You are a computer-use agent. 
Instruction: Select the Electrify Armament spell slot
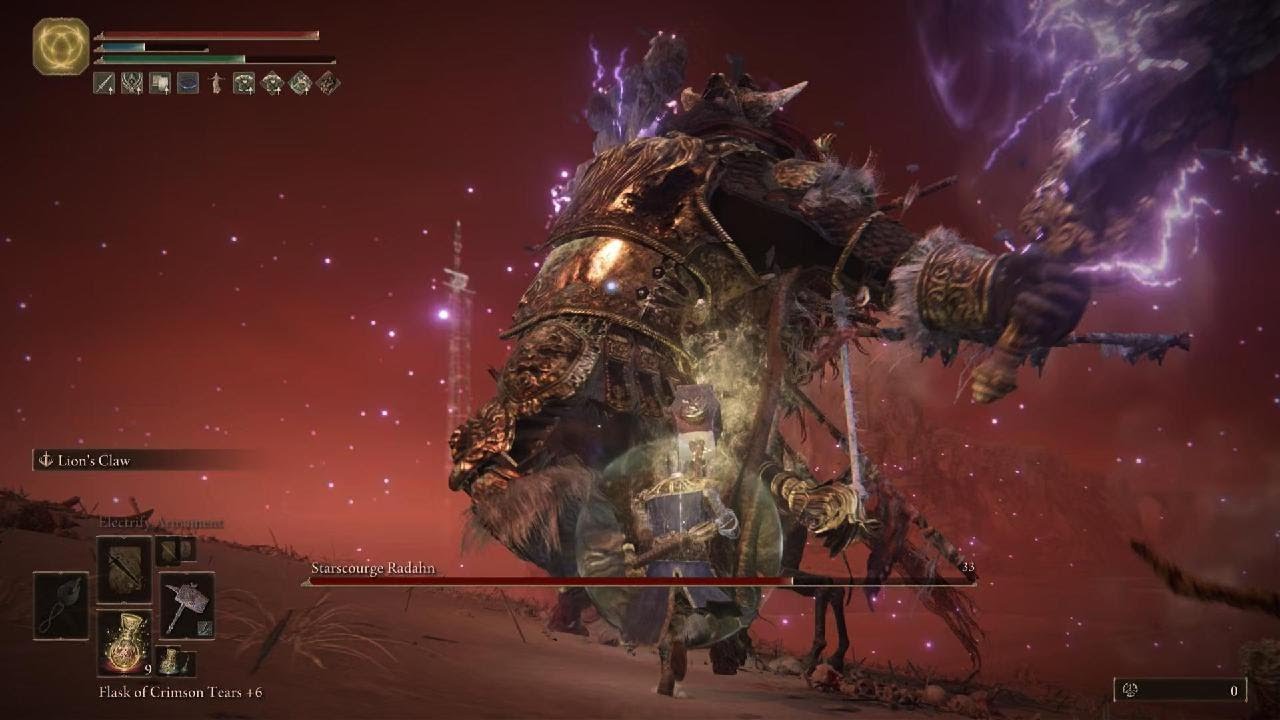tap(124, 569)
